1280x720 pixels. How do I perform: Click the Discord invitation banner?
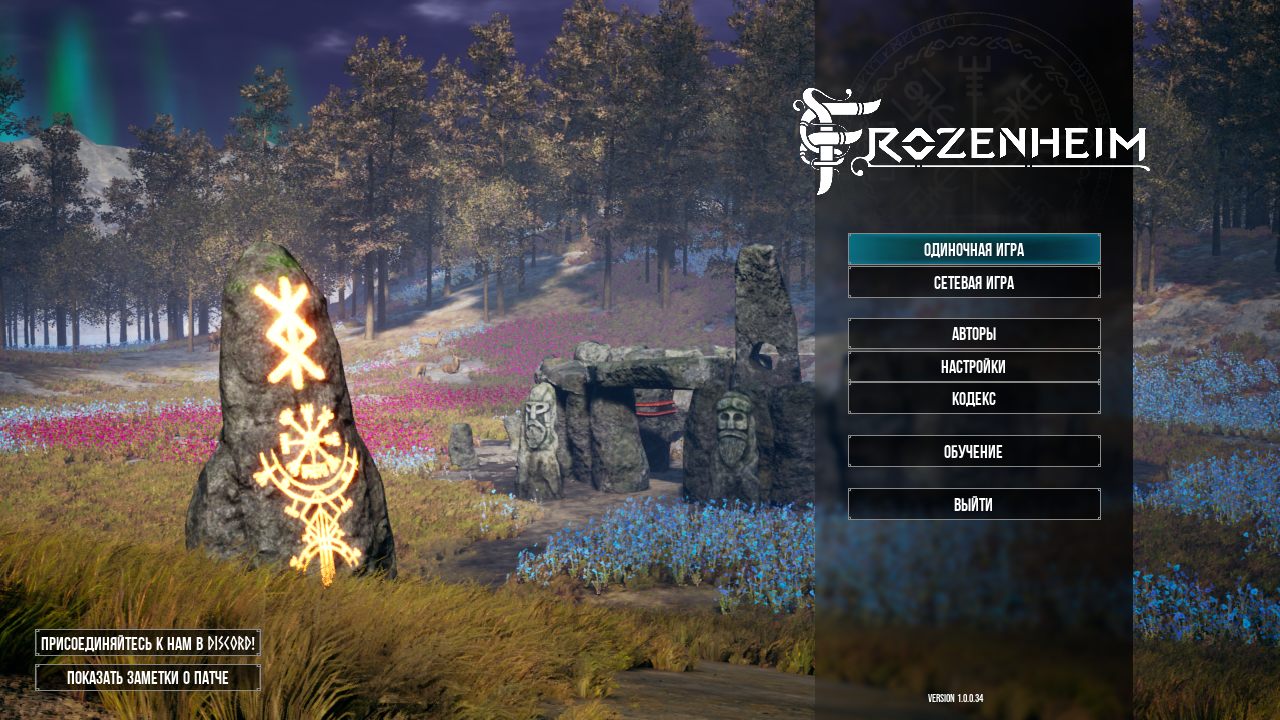click(147, 644)
